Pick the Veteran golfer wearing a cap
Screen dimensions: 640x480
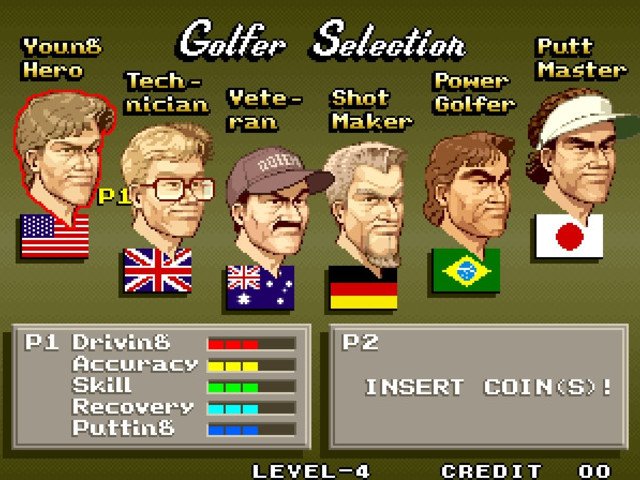[270, 208]
